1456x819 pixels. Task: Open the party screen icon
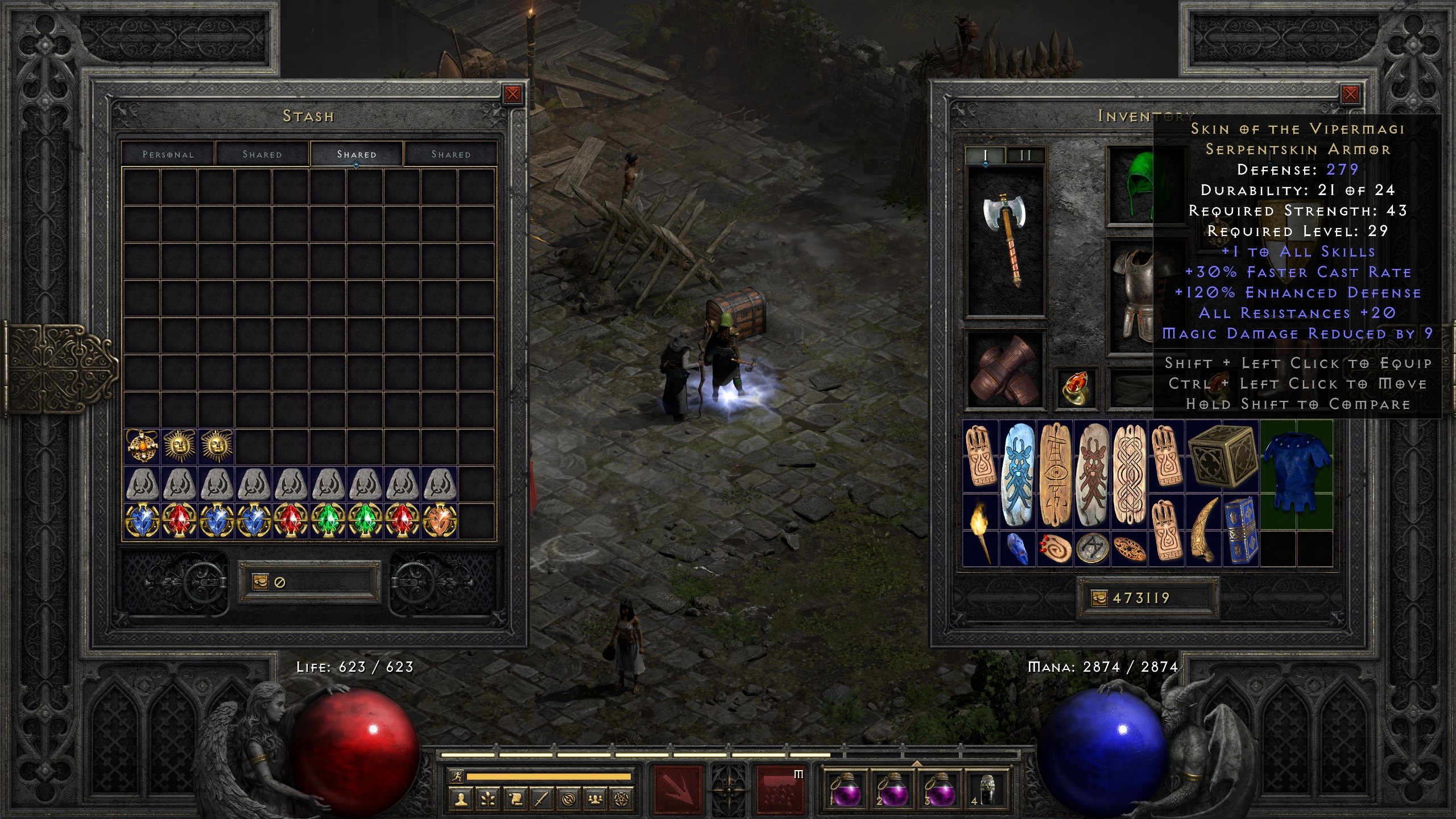point(595,800)
